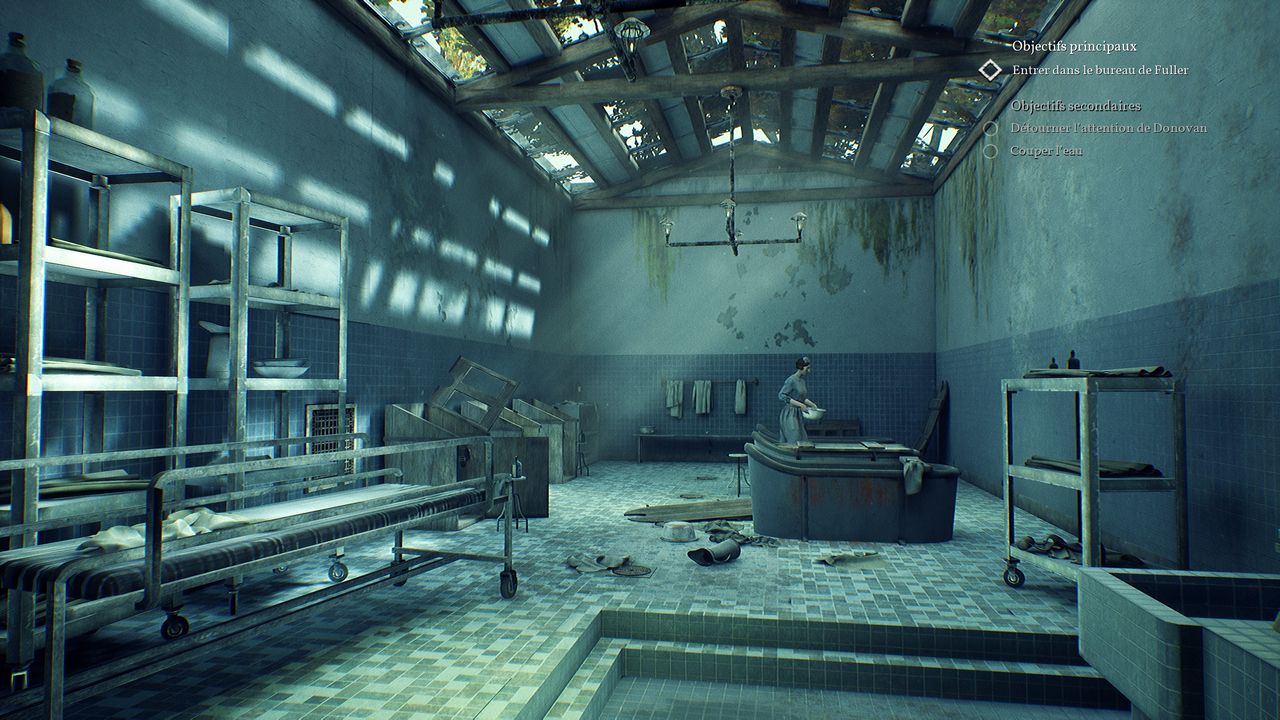The width and height of the screenshot is (1280, 720).
Task: Select the main objective "Entrer dans le bureau de Fuller"
Action: pos(1086,70)
